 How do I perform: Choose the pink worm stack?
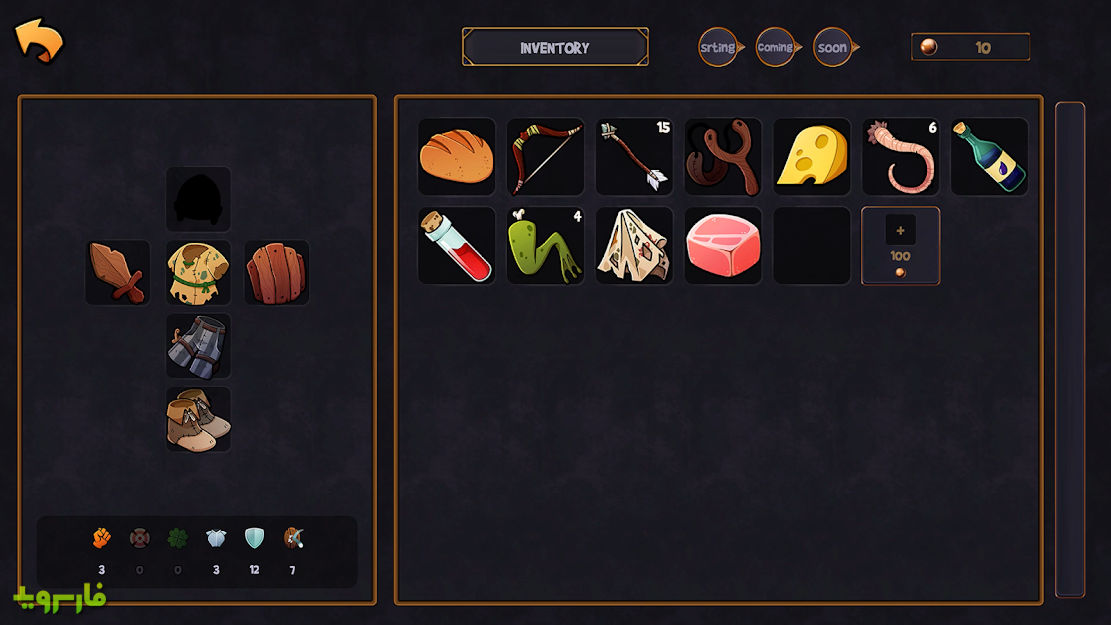pyautogui.click(x=900, y=157)
